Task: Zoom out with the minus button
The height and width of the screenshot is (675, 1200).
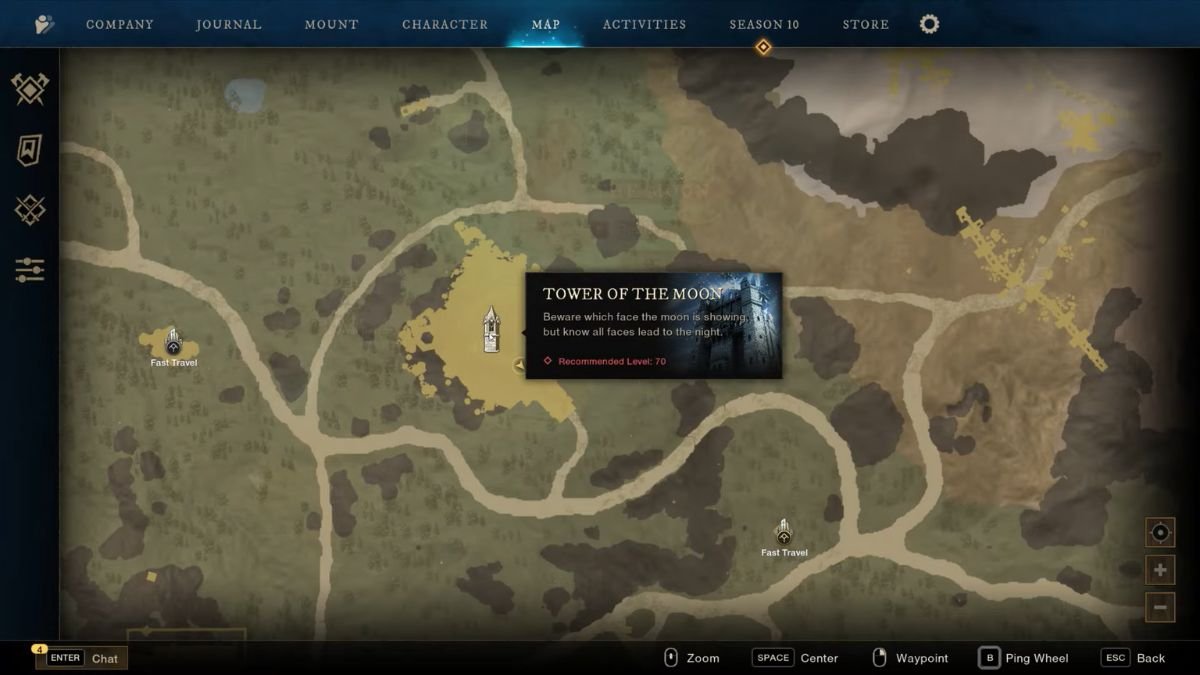Action: click(x=1160, y=607)
